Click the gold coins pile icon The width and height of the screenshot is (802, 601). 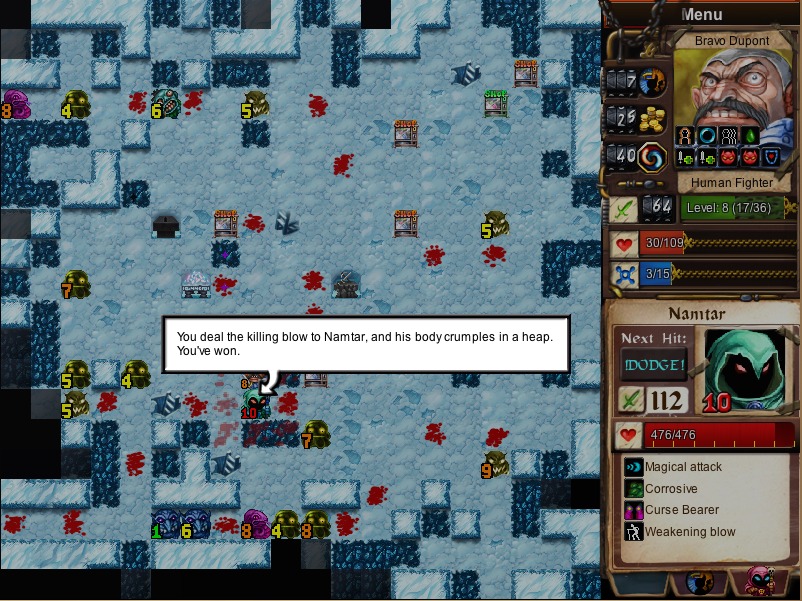tap(653, 118)
